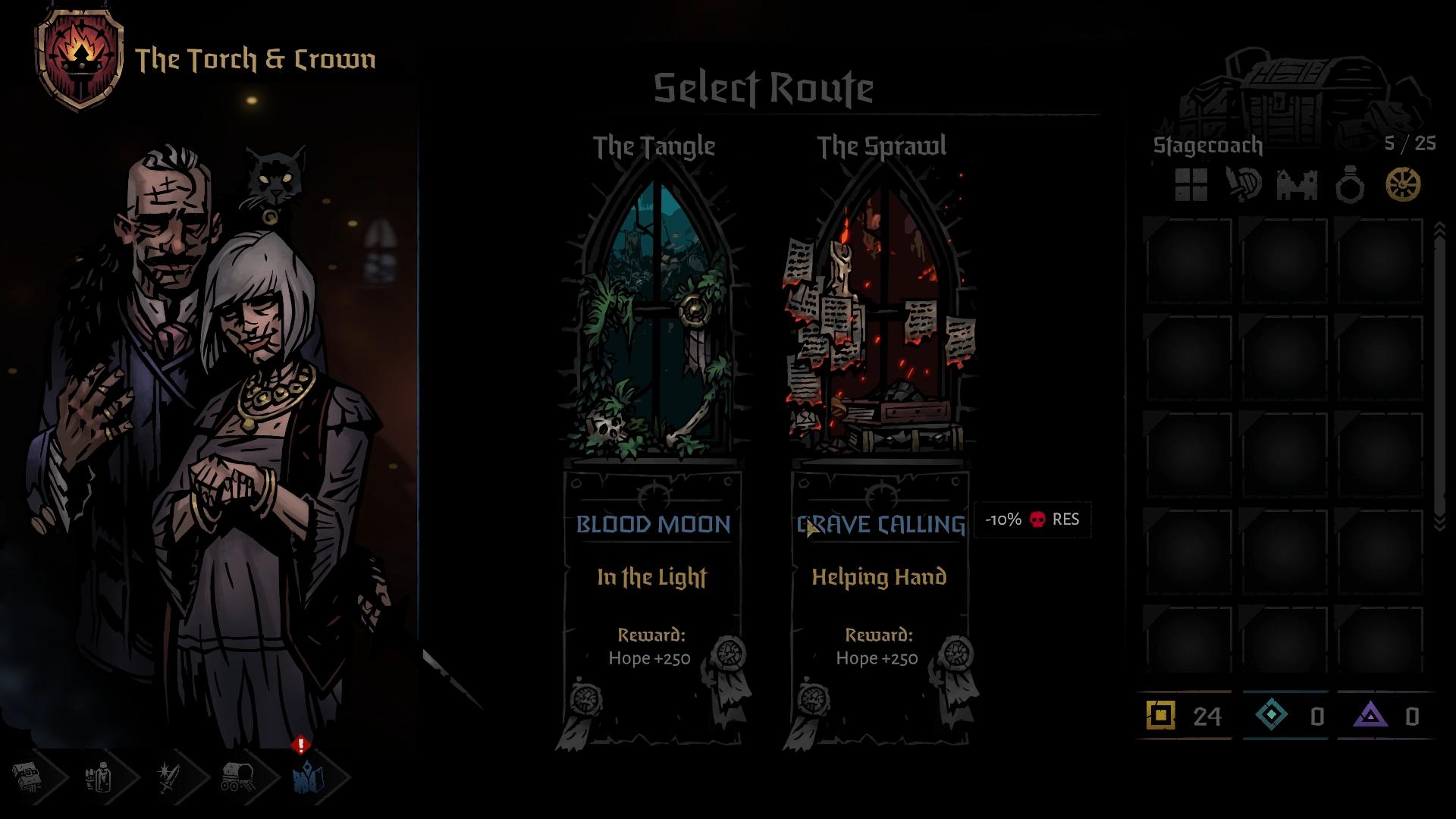This screenshot has width=1456, height=819.
Task: Open the book and satchel inn step
Action: pyautogui.click(x=29, y=777)
